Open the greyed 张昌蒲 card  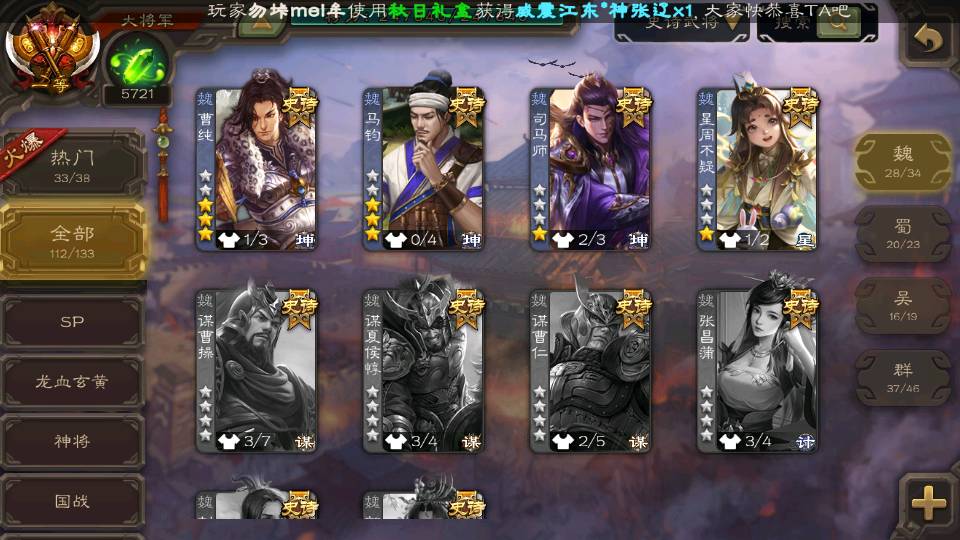pyautogui.click(x=757, y=370)
